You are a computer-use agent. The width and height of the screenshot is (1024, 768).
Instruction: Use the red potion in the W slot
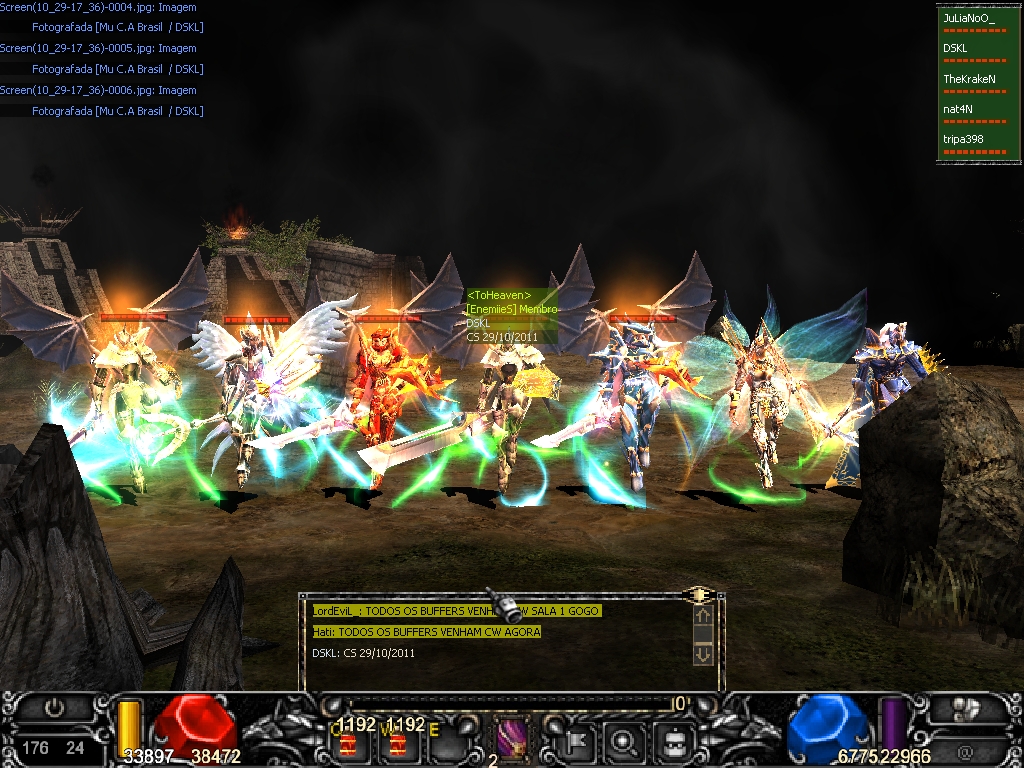pyautogui.click(x=399, y=744)
